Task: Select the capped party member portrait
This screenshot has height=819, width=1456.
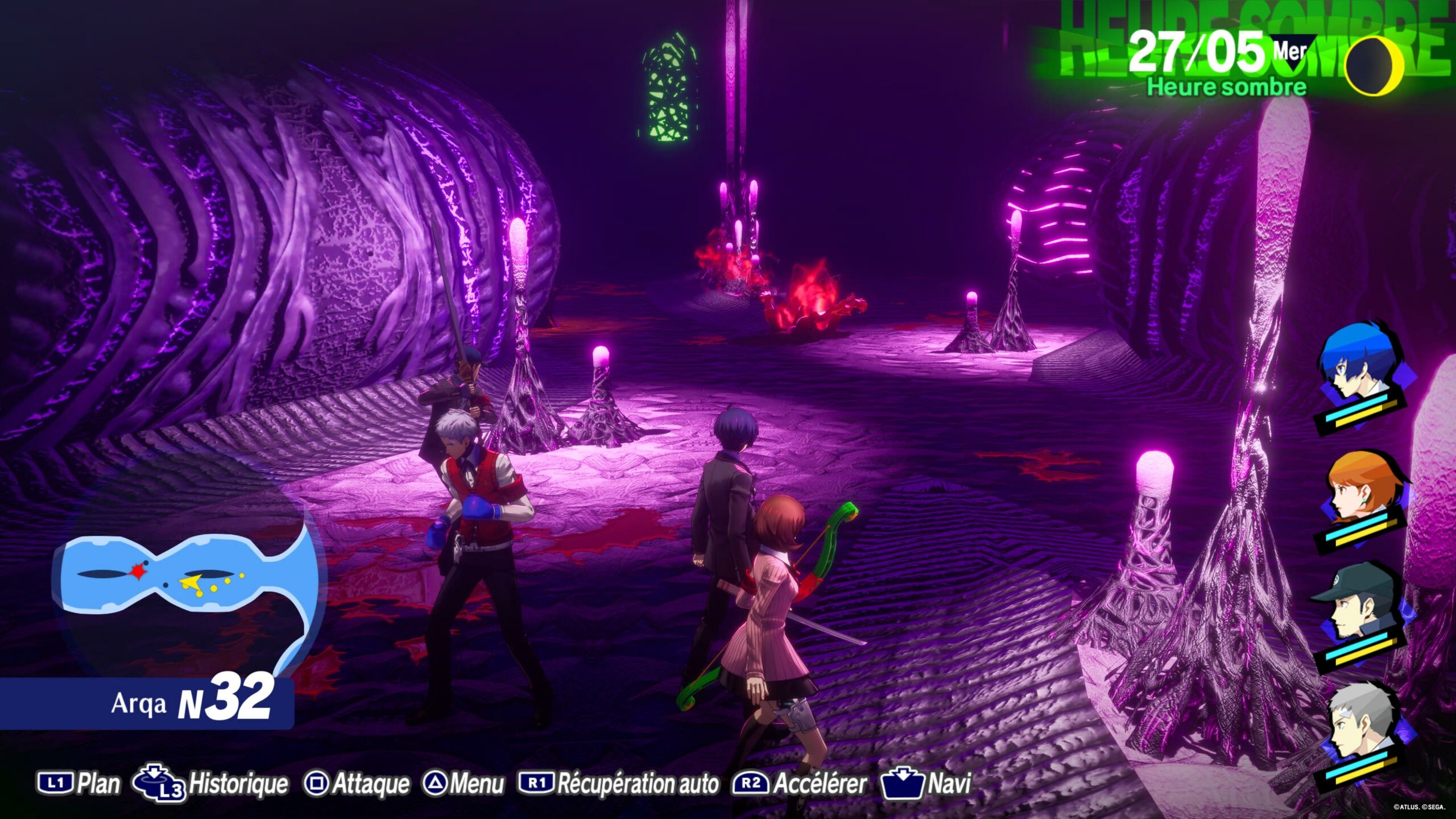Action: [x=1359, y=606]
